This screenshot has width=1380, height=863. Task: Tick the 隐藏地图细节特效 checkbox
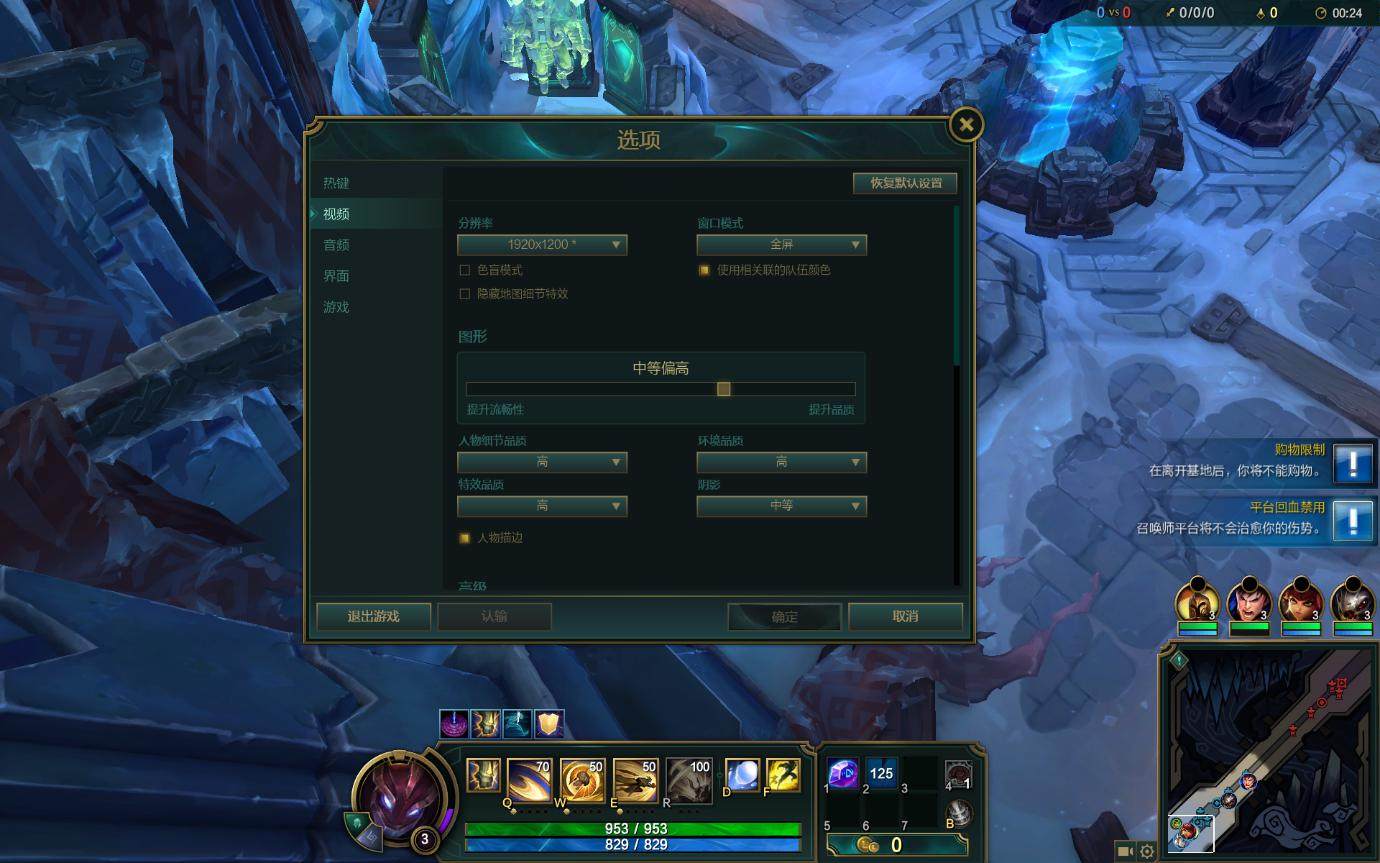[x=464, y=294]
